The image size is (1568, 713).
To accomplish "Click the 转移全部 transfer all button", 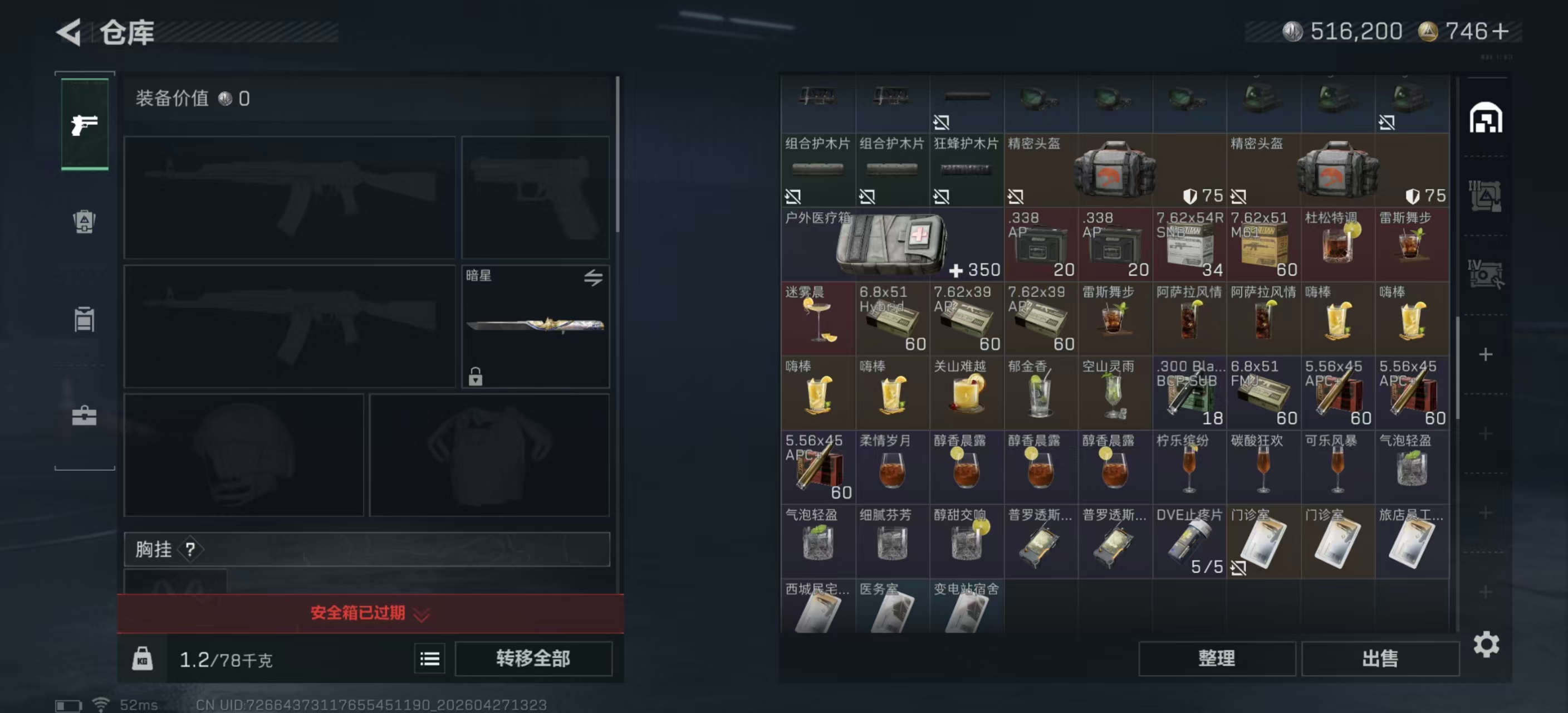I will click(533, 659).
